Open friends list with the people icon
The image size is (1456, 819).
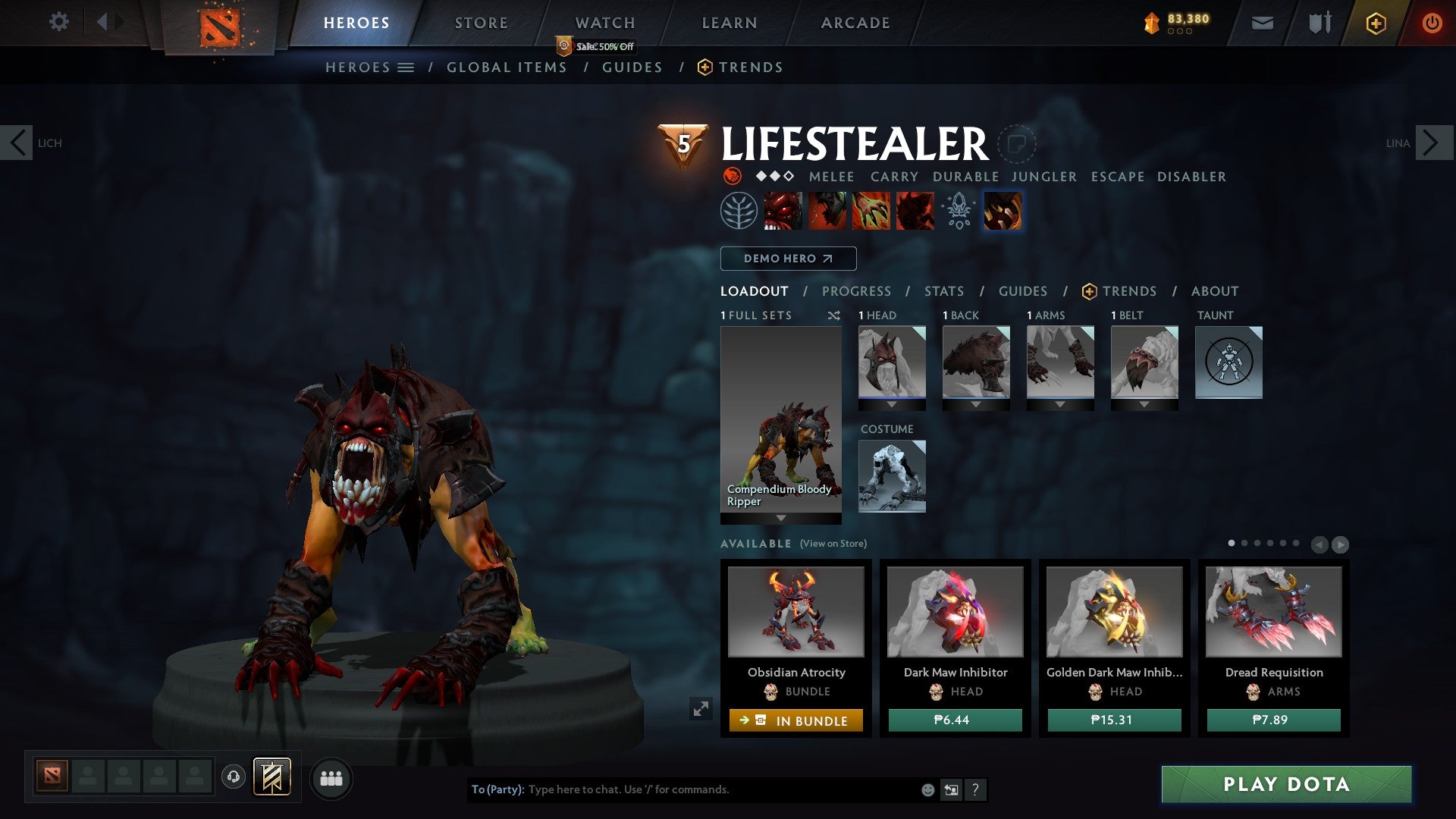(x=331, y=778)
